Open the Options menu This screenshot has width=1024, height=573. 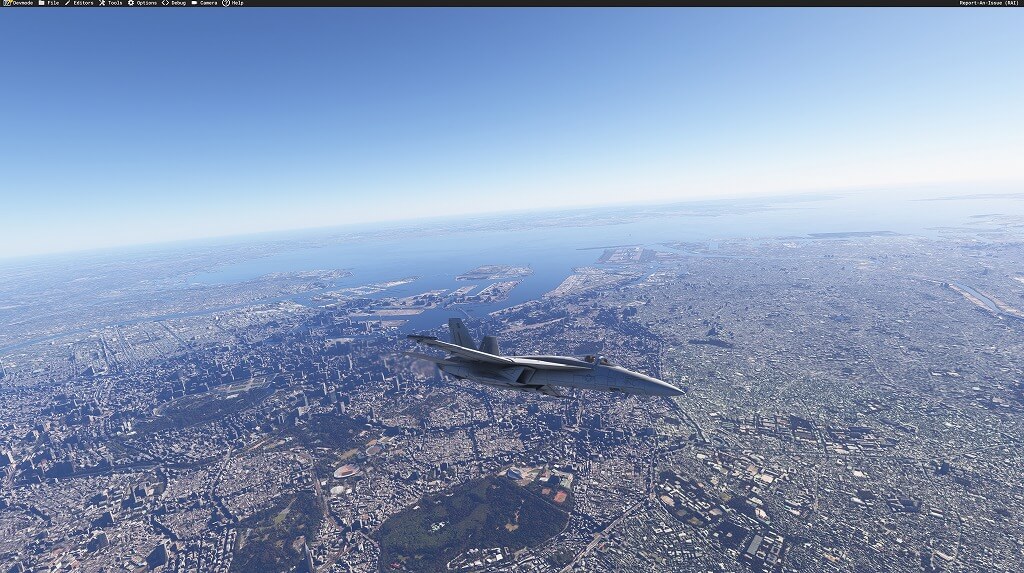142,3
